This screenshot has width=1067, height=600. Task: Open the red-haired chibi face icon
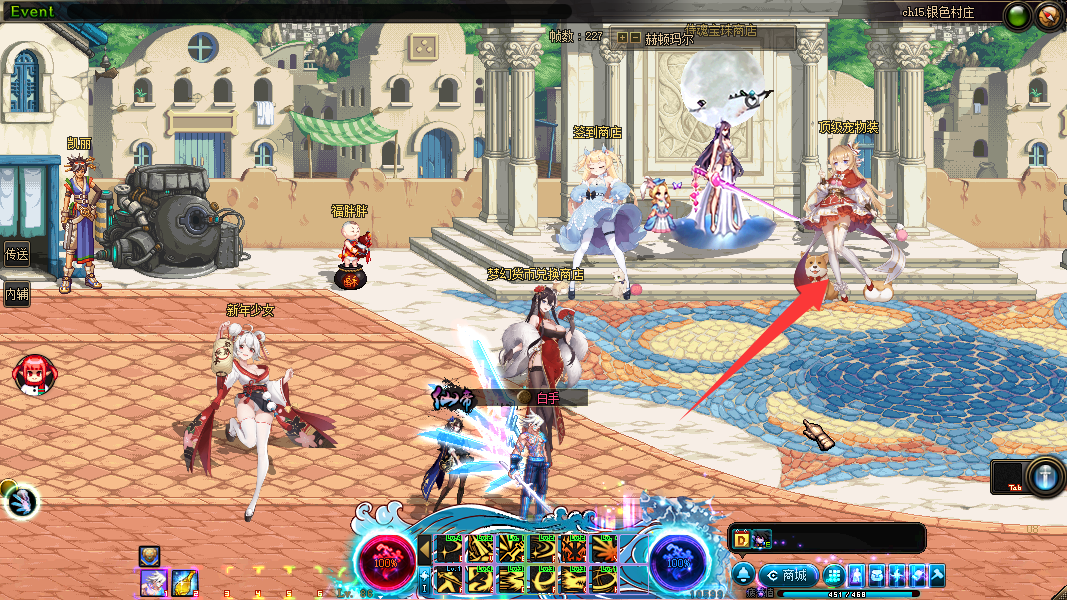coord(33,374)
